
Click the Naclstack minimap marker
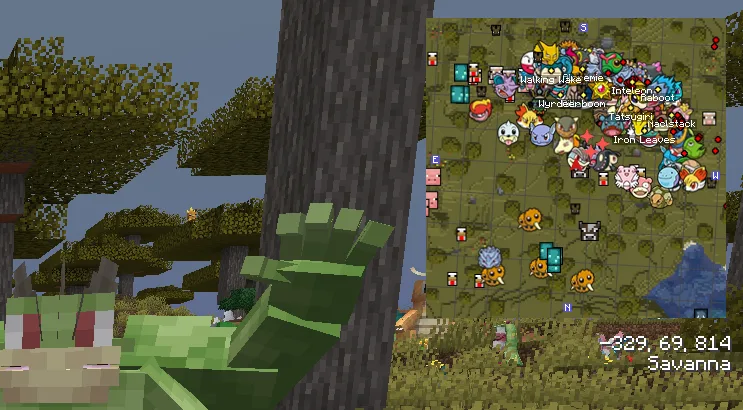click(671, 124)
